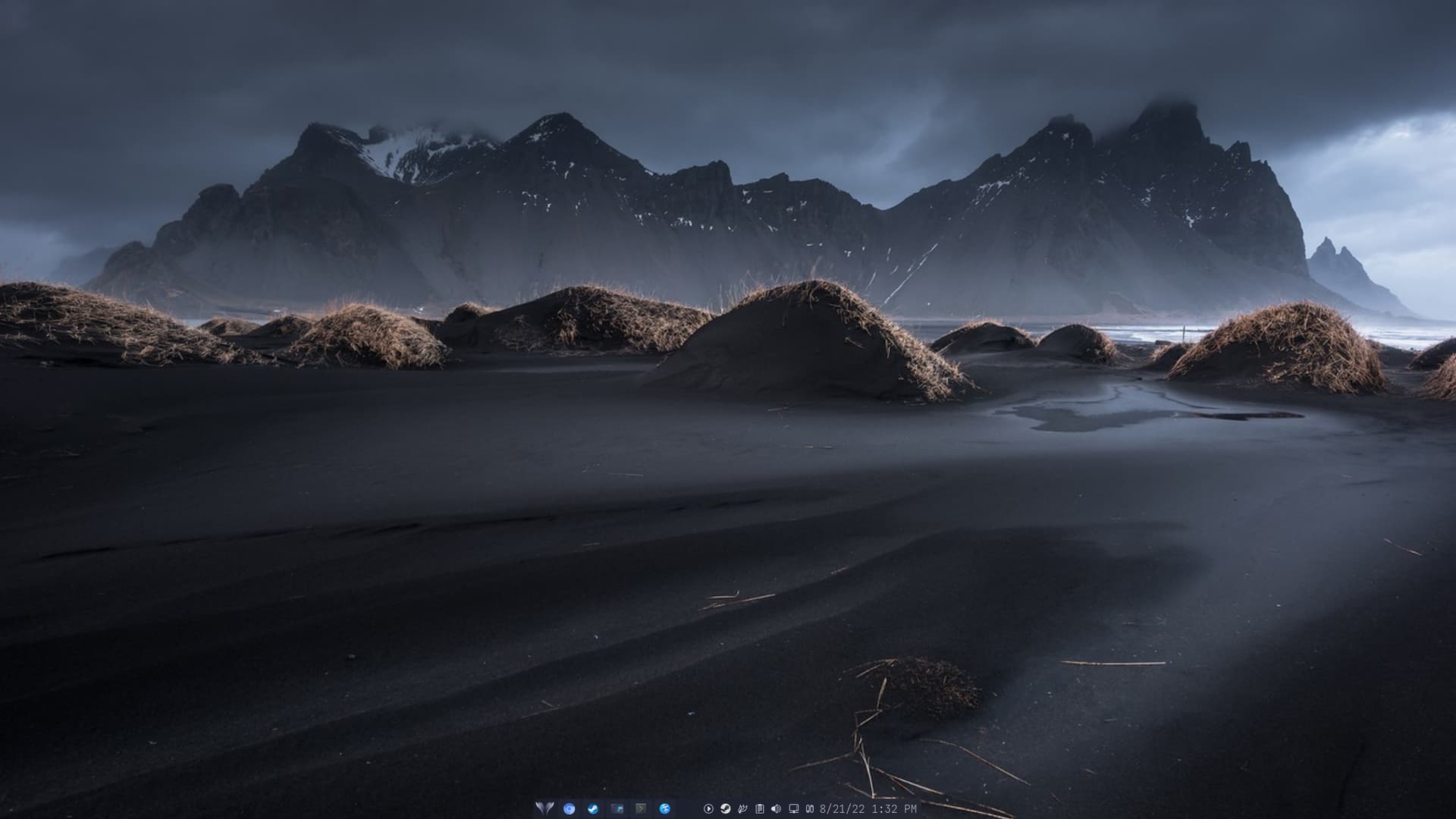Click the Steam system tray icon

tap(725, 808)
